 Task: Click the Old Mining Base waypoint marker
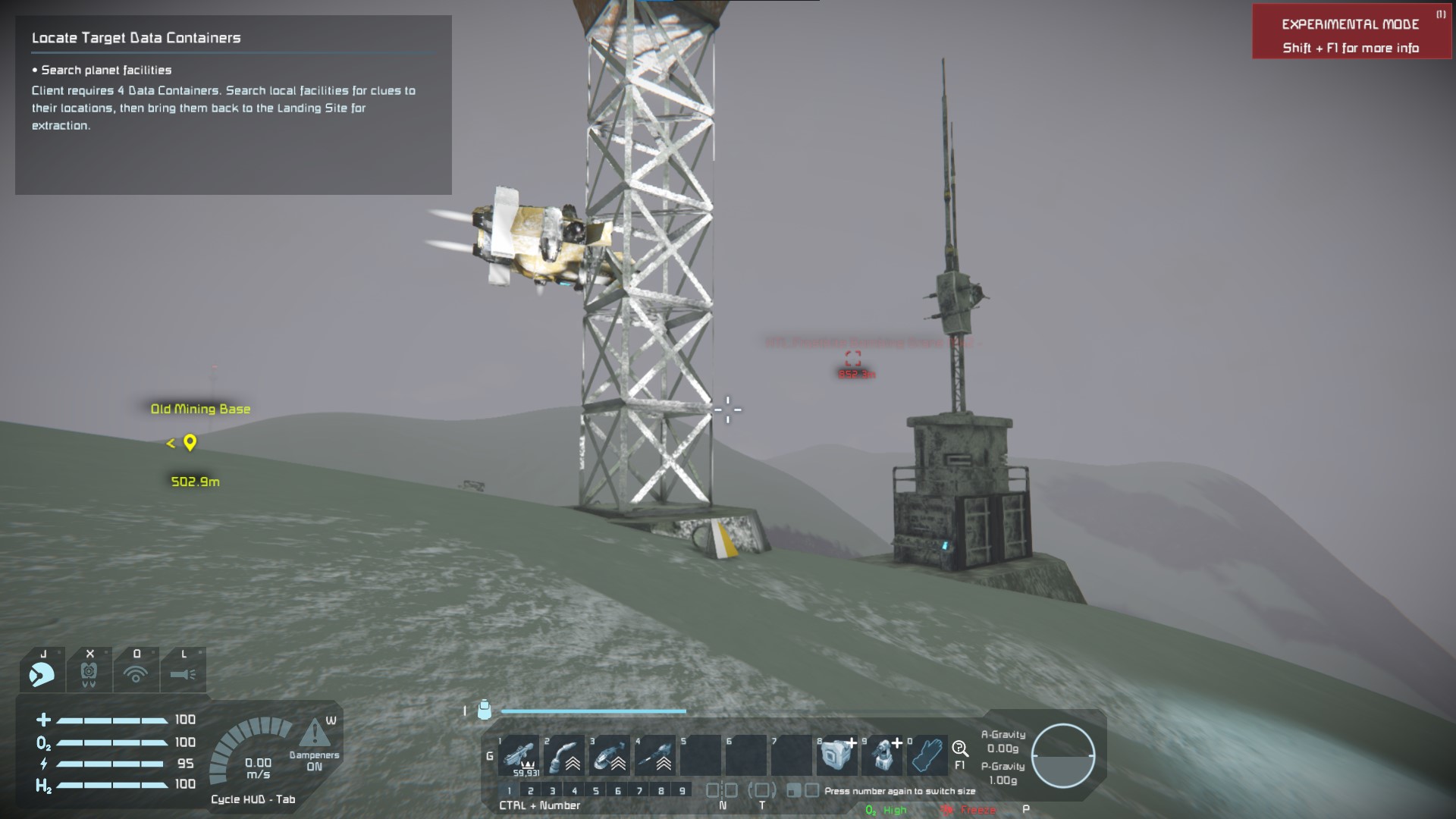click(190, 443)
